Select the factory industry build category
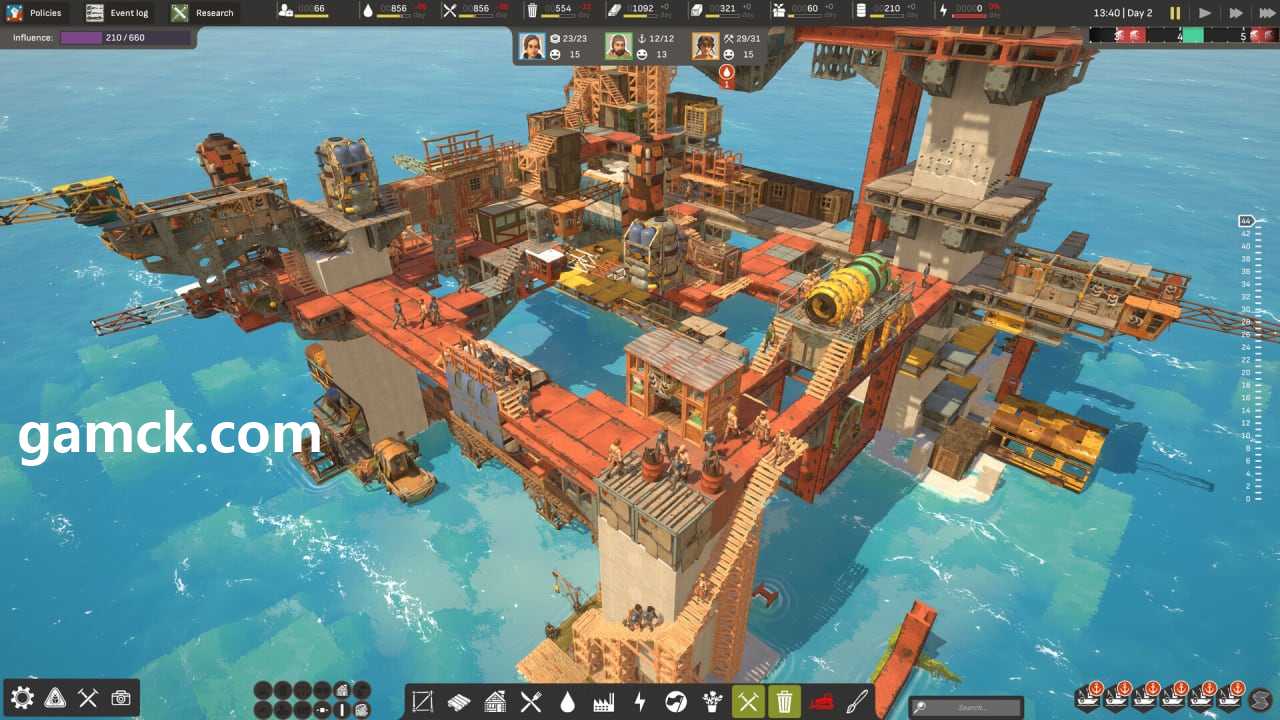1280x720 pixels. [x=603, y=702]
